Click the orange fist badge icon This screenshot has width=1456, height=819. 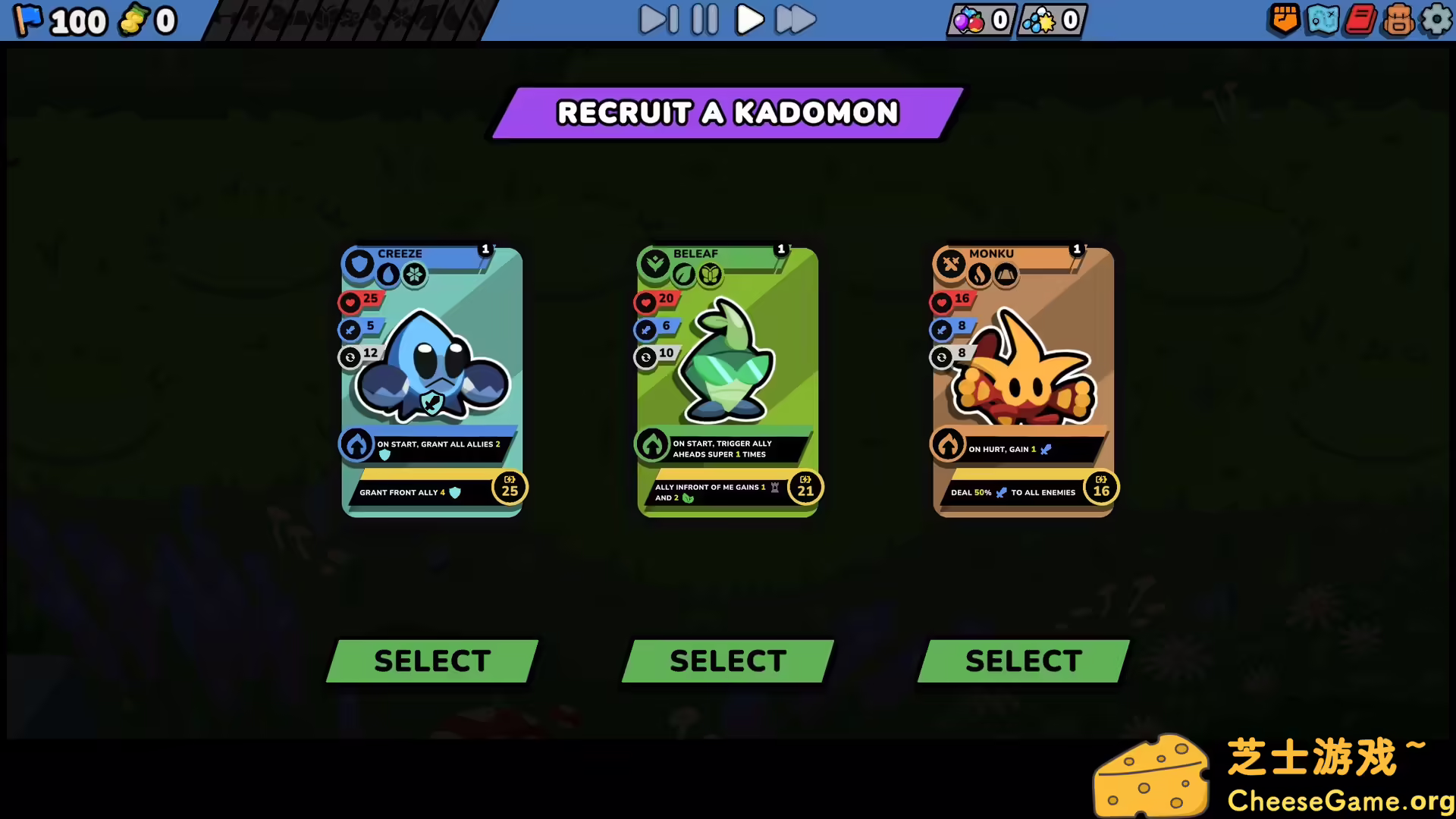pos(1283,20)
